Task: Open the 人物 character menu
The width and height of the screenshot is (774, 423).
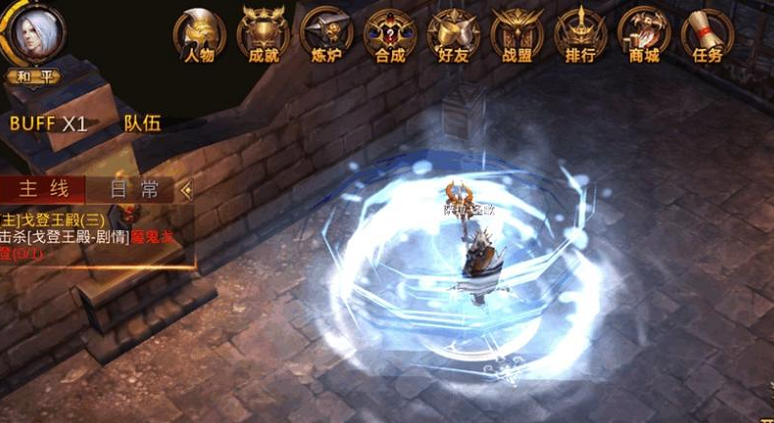Action: click(x=199, y=36)
